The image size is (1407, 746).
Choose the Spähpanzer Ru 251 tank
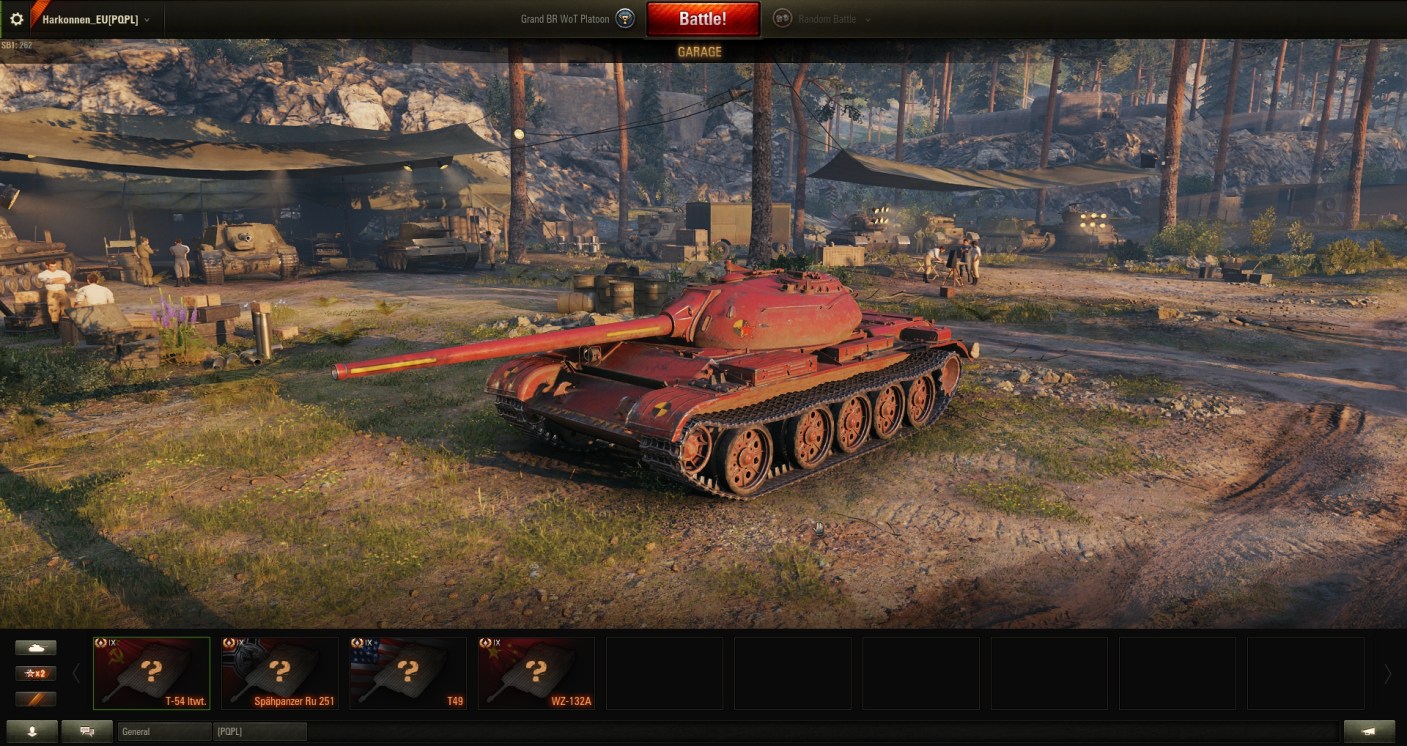280,673
